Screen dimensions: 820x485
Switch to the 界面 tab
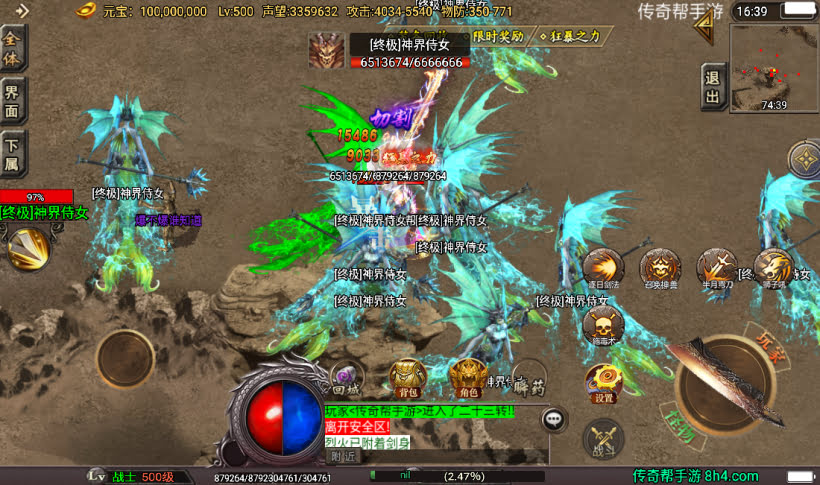13,102
